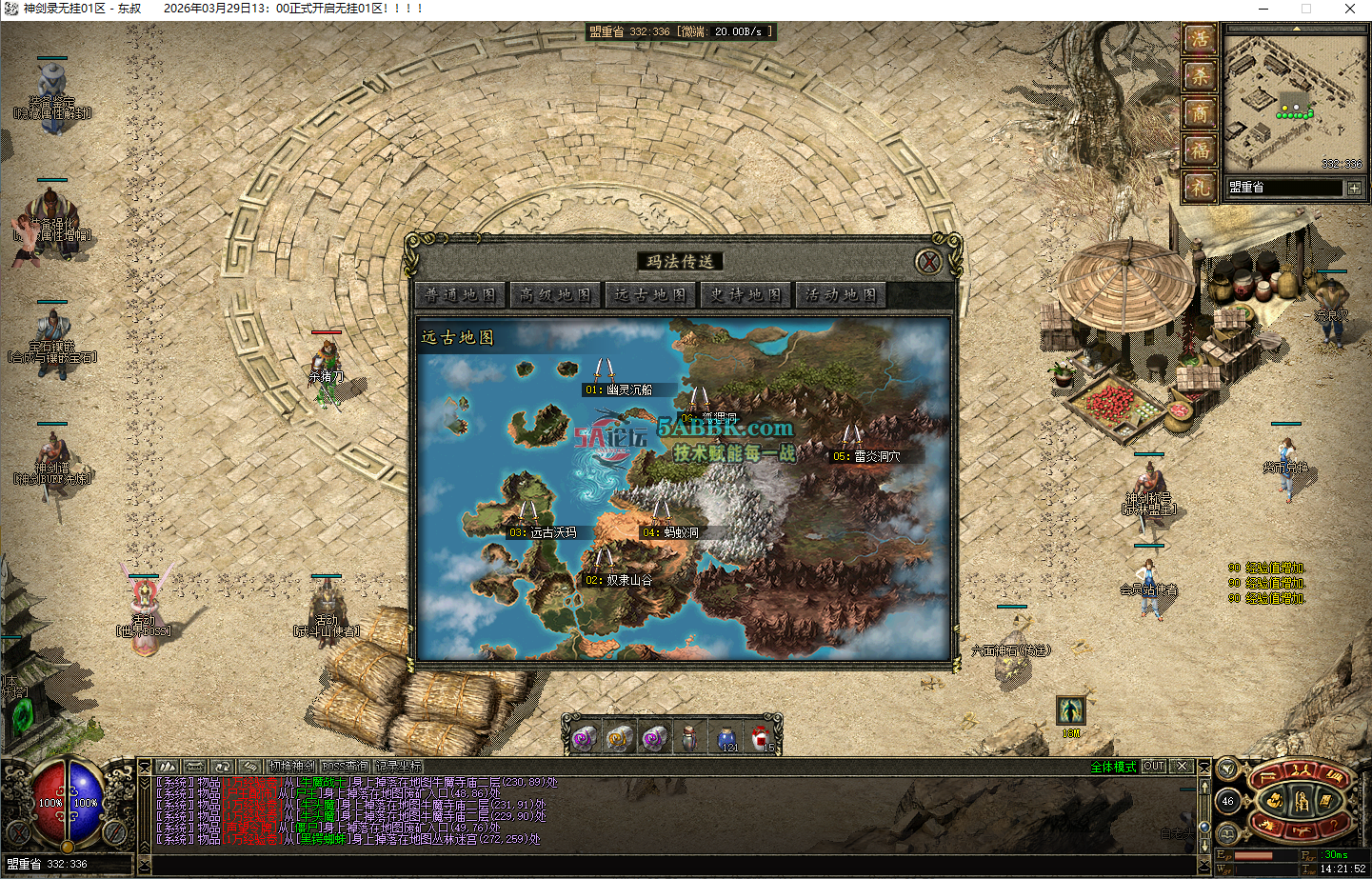Screen dimensions: 1372x879
Task: Choose destination 05: 雷炎洞穴
Action: click(865, 456)
